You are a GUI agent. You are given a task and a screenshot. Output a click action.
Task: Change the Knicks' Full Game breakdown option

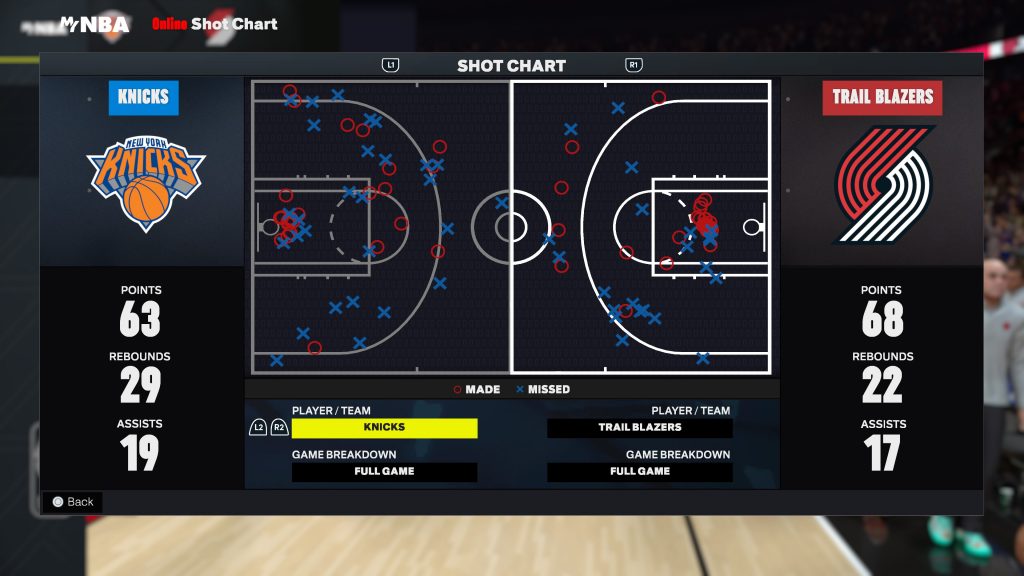coord(384,472)
